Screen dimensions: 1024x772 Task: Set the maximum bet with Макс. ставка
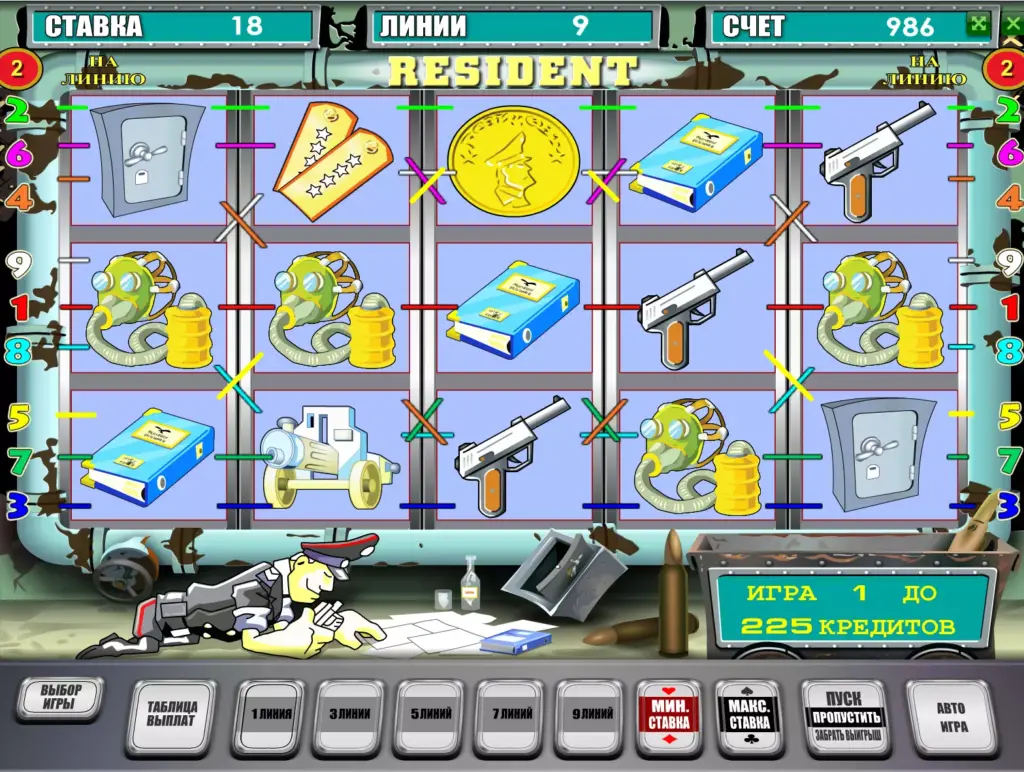(x=748, y=715)
